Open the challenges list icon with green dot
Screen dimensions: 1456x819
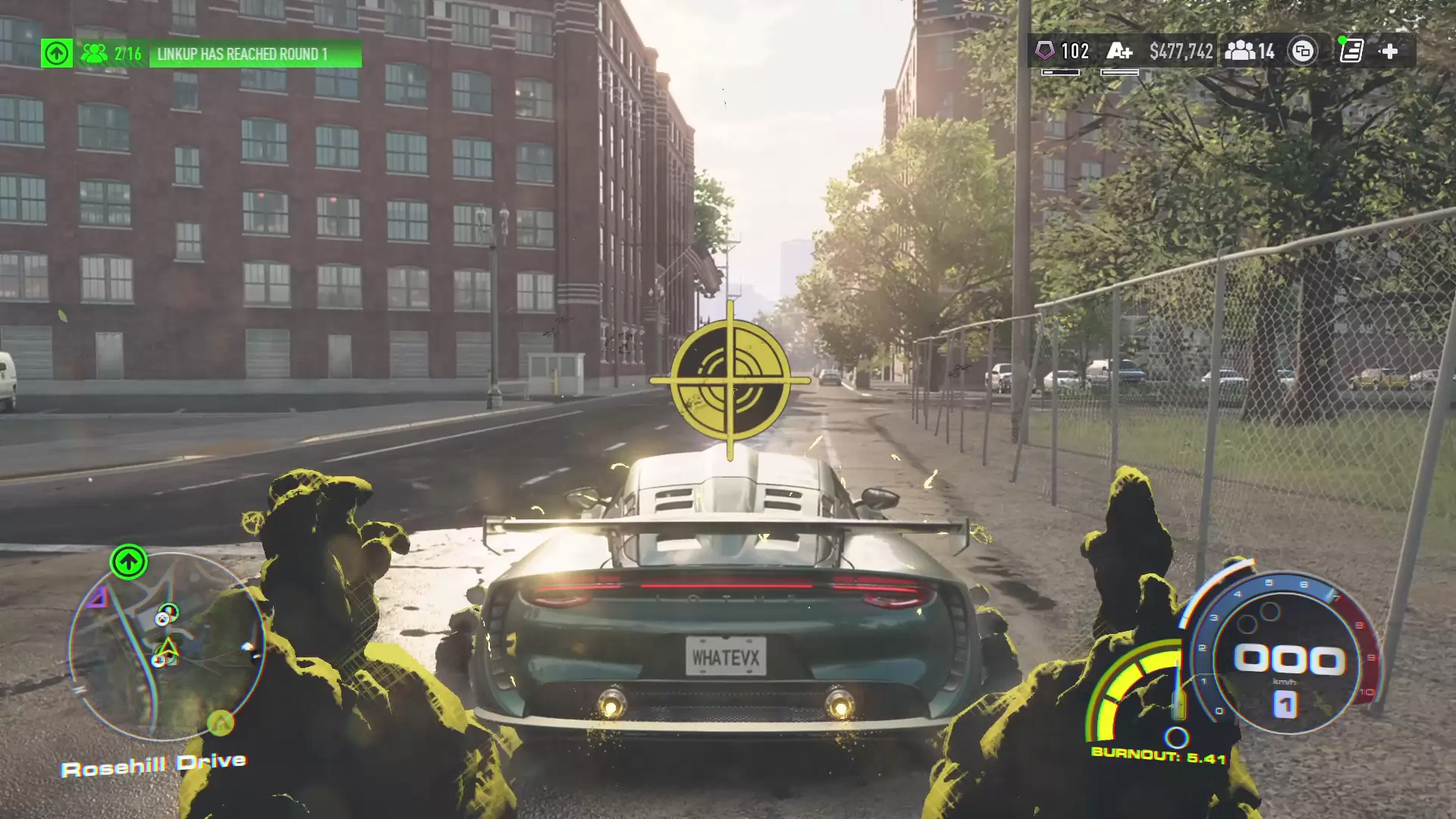coord(1351,51)
